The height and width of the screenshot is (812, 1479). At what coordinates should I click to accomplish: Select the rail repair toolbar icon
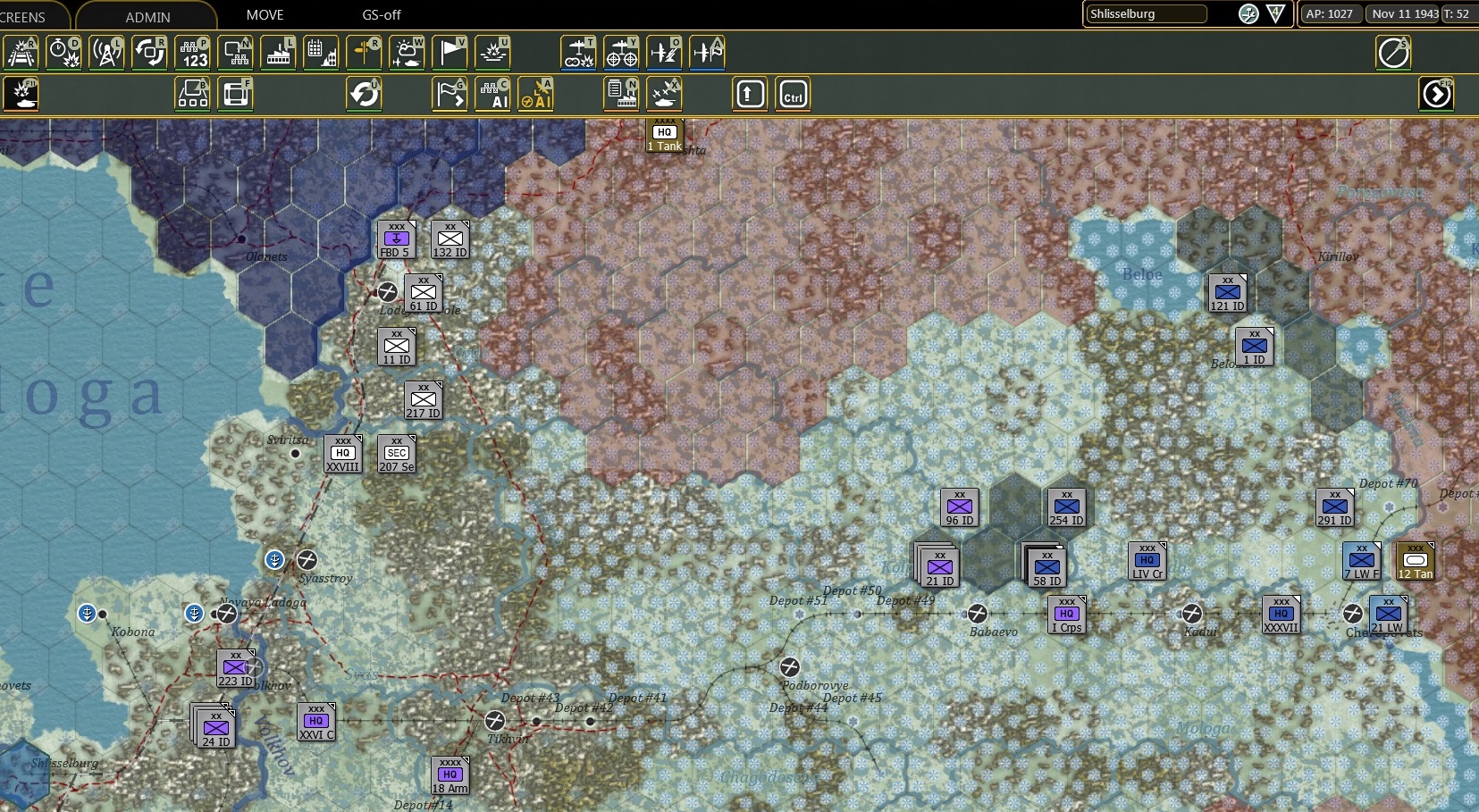21,52
